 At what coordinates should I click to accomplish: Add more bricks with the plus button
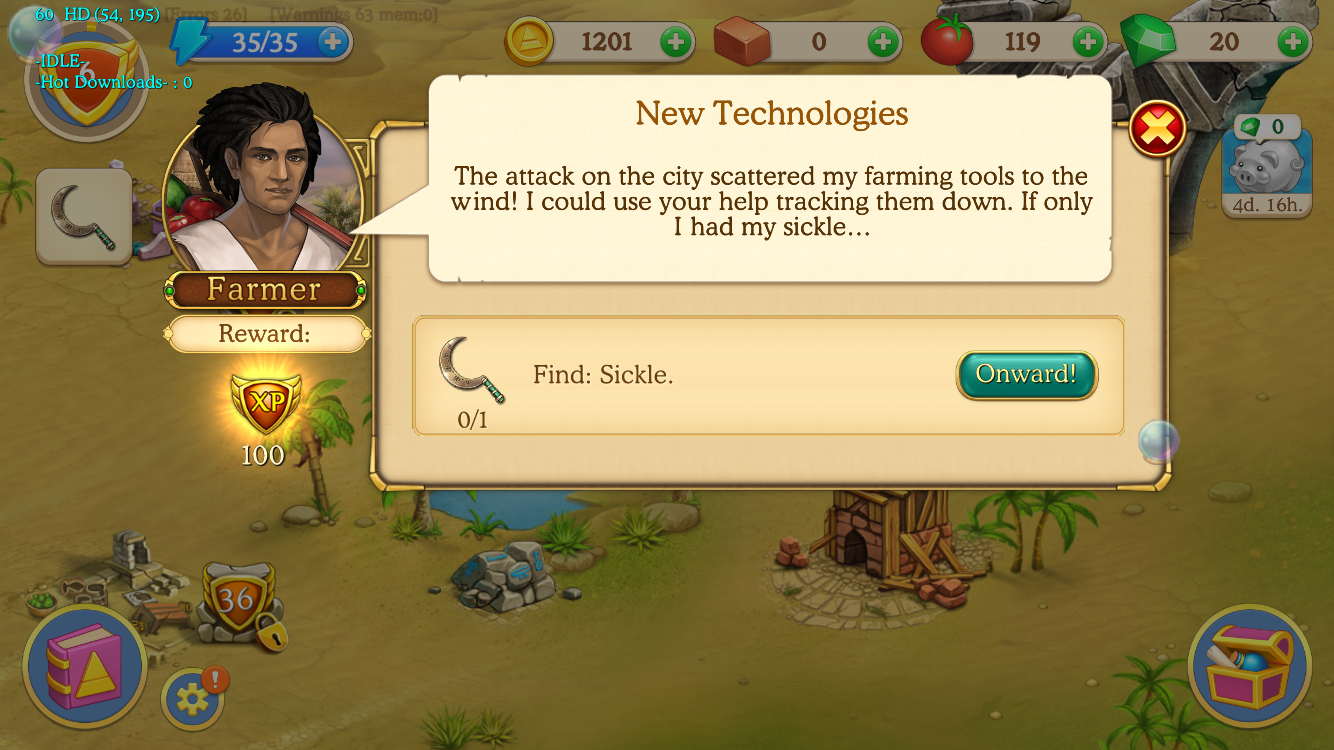point(883,42)
